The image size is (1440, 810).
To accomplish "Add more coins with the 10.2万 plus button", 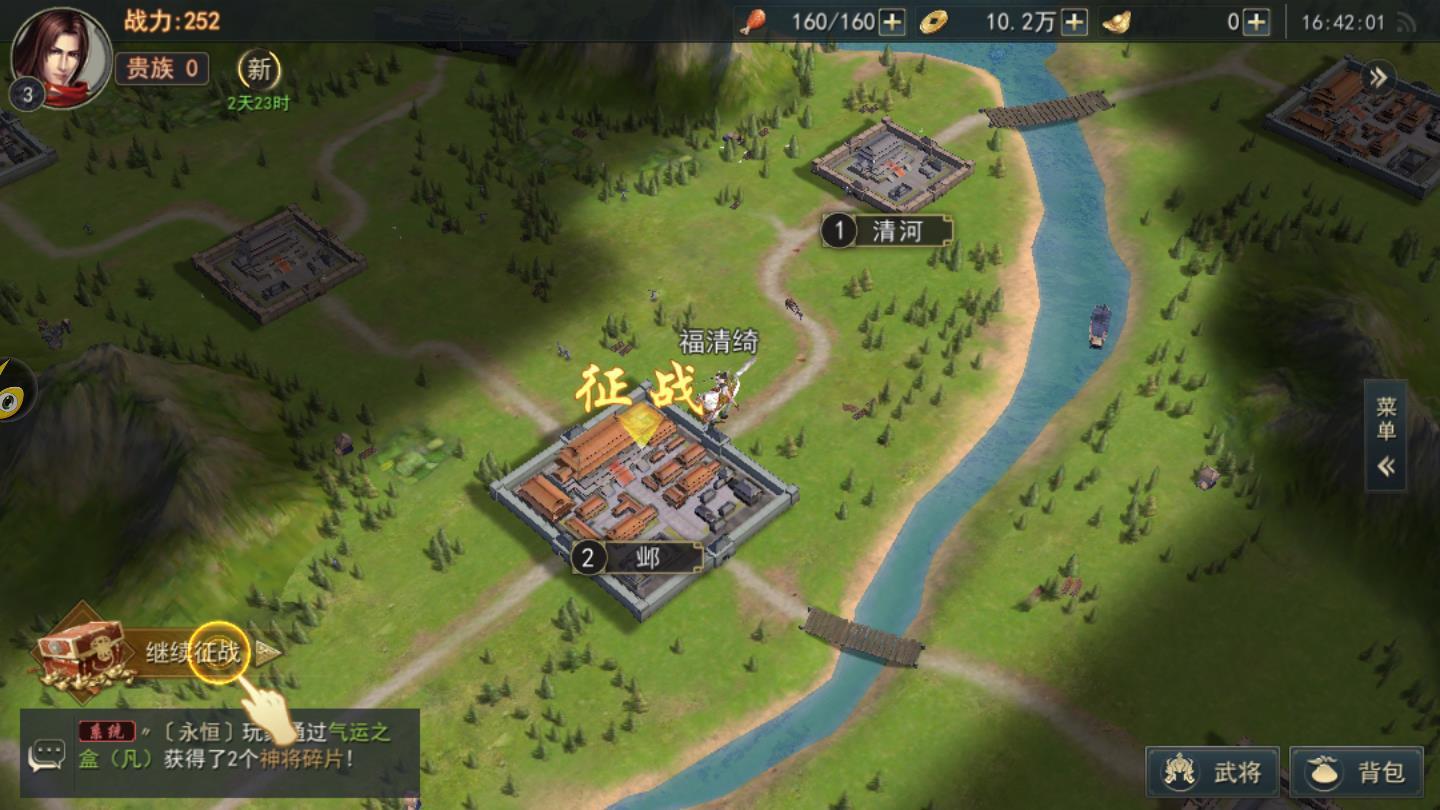I will 1074,22.
